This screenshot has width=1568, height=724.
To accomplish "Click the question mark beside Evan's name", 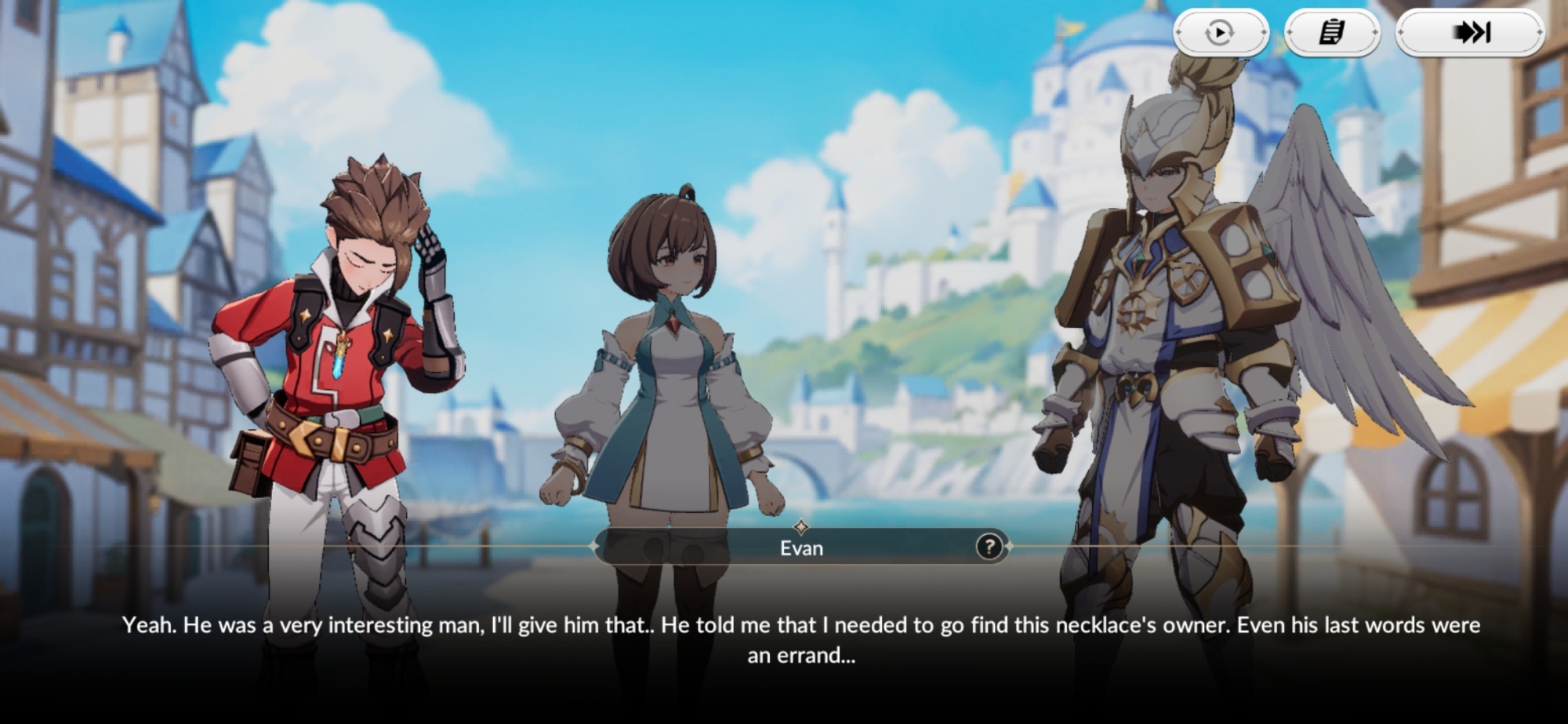I will tap(989, 547).
